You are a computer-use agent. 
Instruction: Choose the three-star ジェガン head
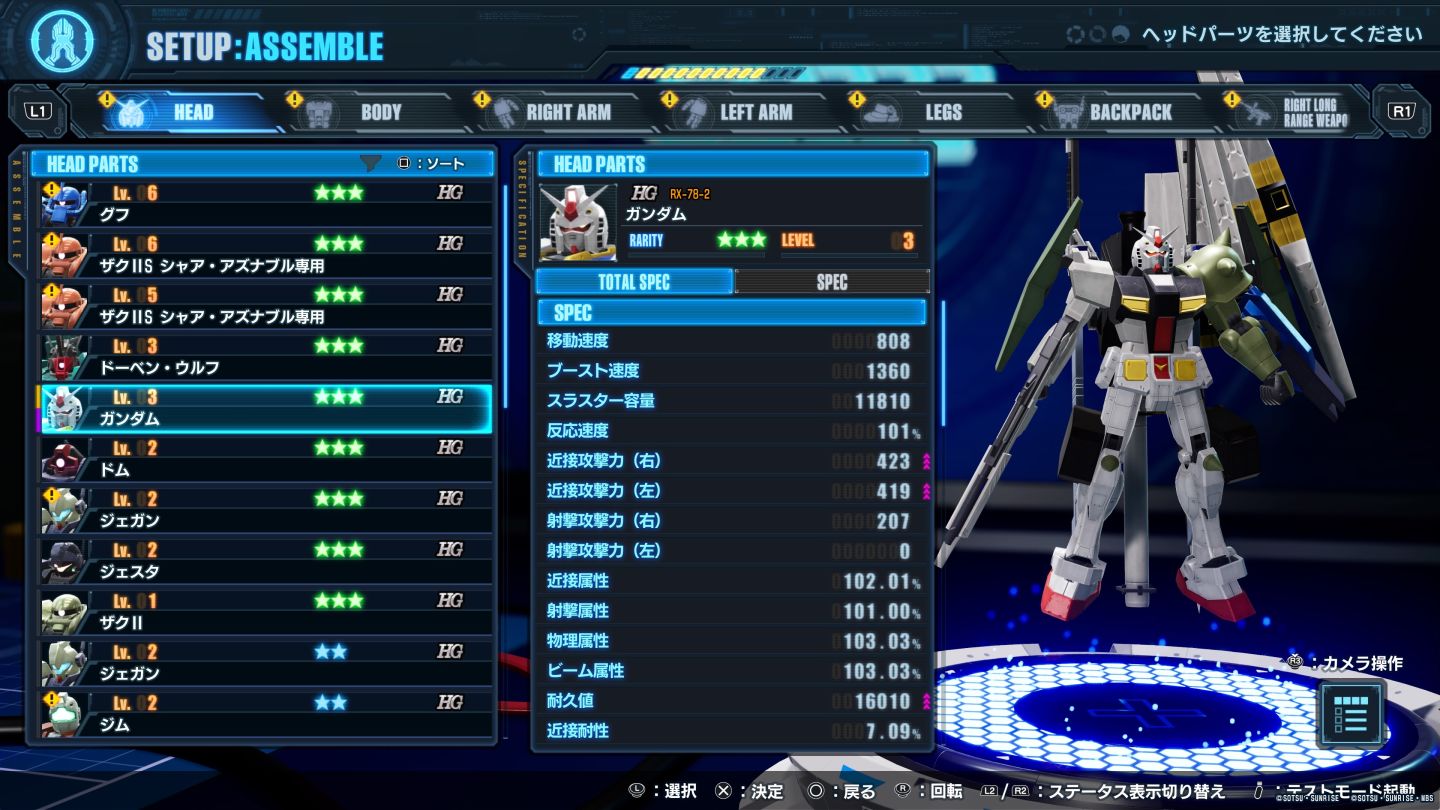(x=265, y=510)
